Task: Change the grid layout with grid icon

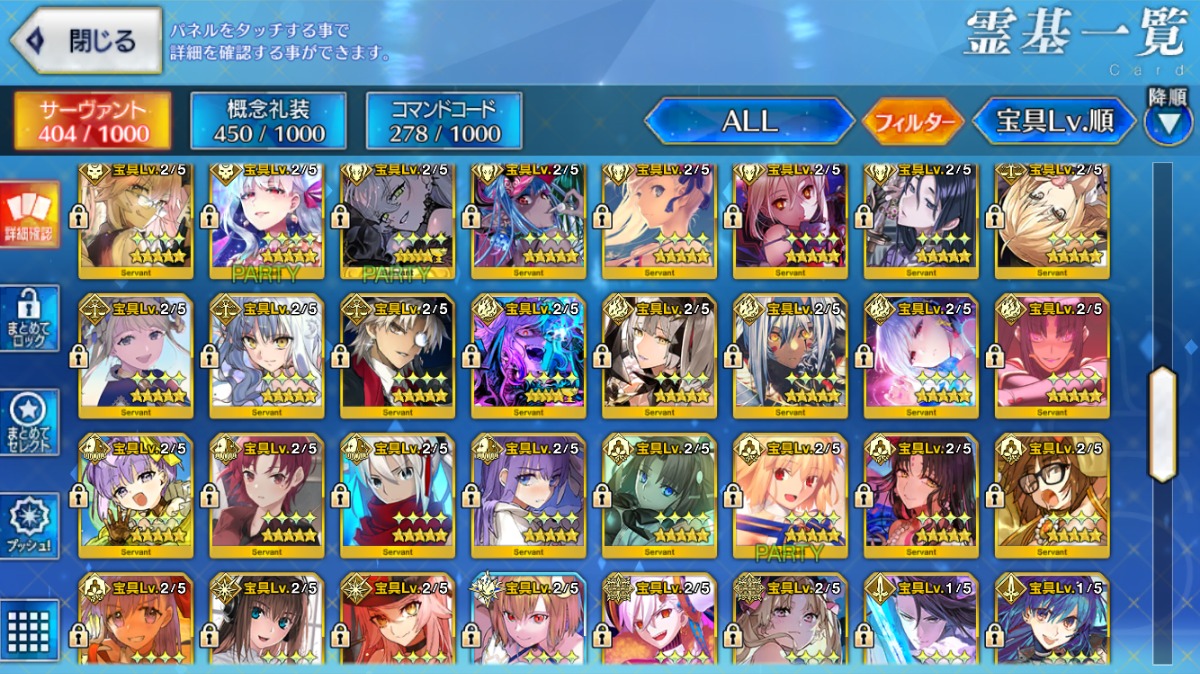Action: click(x=29, y=630)
